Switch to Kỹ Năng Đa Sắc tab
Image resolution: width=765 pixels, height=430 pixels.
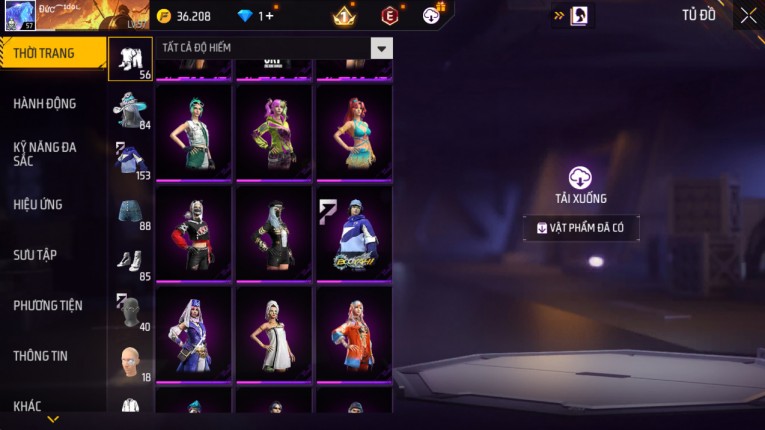[45, 154]
